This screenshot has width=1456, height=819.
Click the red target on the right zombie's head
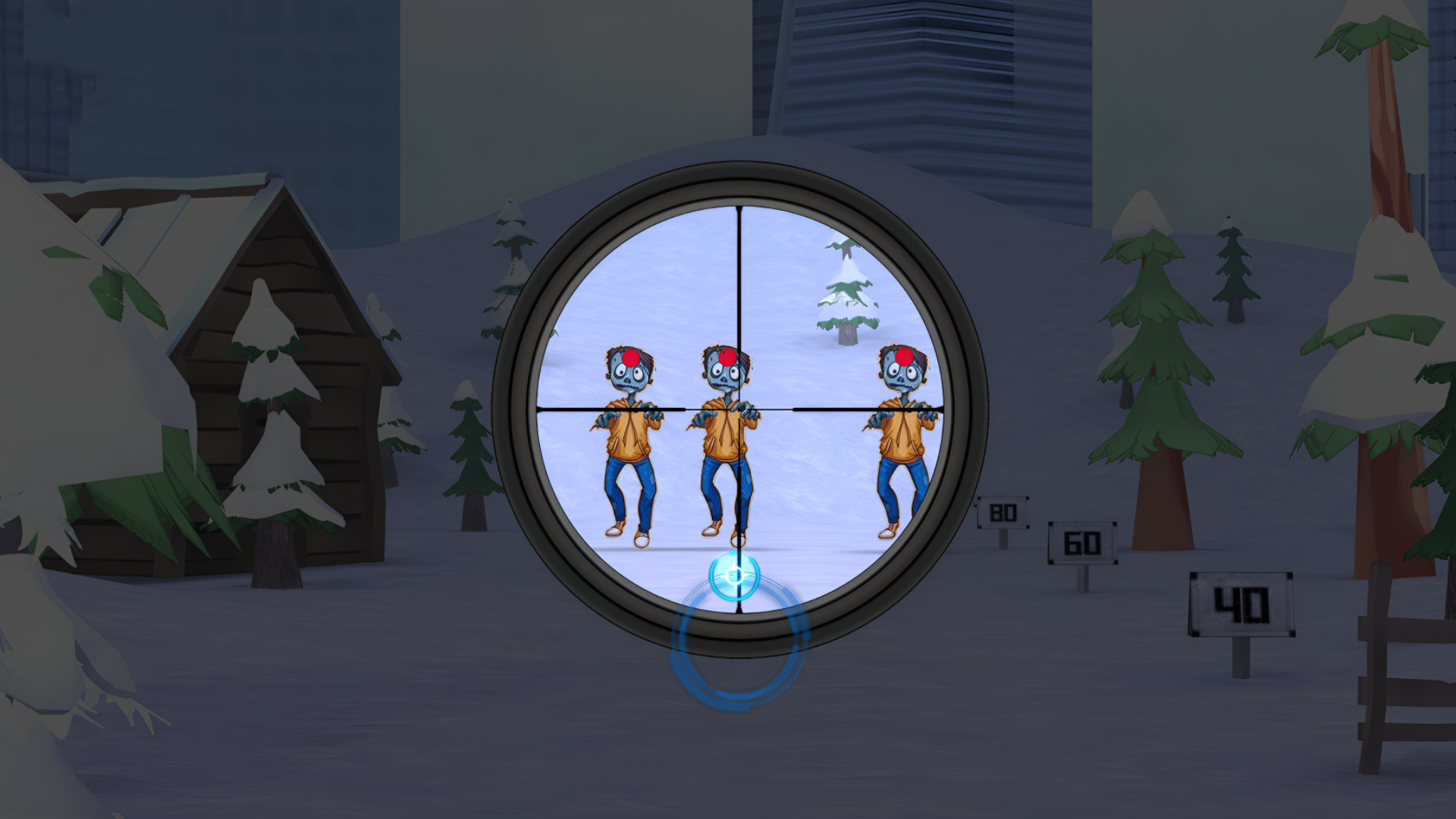point(905,356)
